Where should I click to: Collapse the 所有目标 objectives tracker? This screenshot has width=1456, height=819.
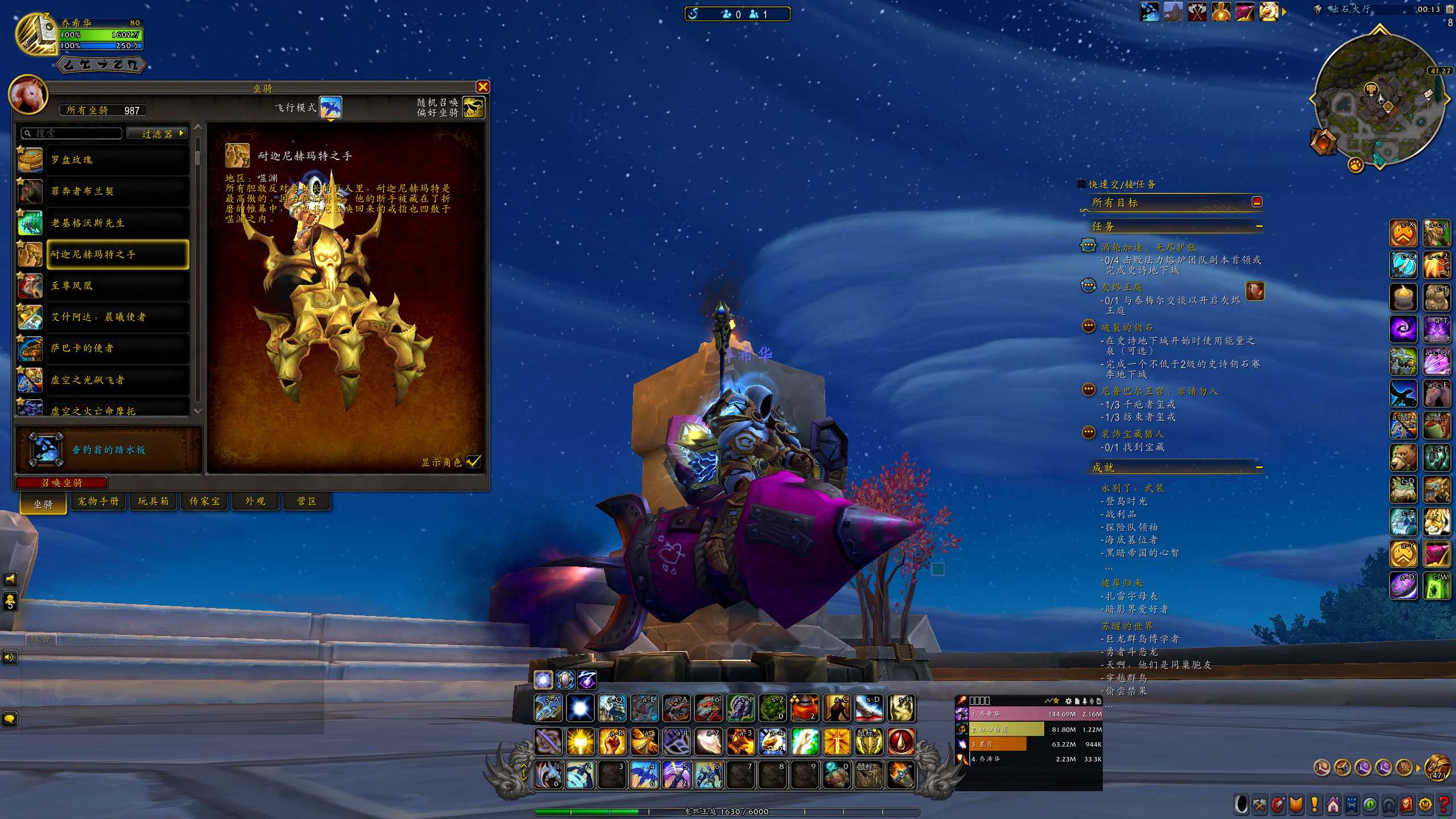(x=1257, y=202)
